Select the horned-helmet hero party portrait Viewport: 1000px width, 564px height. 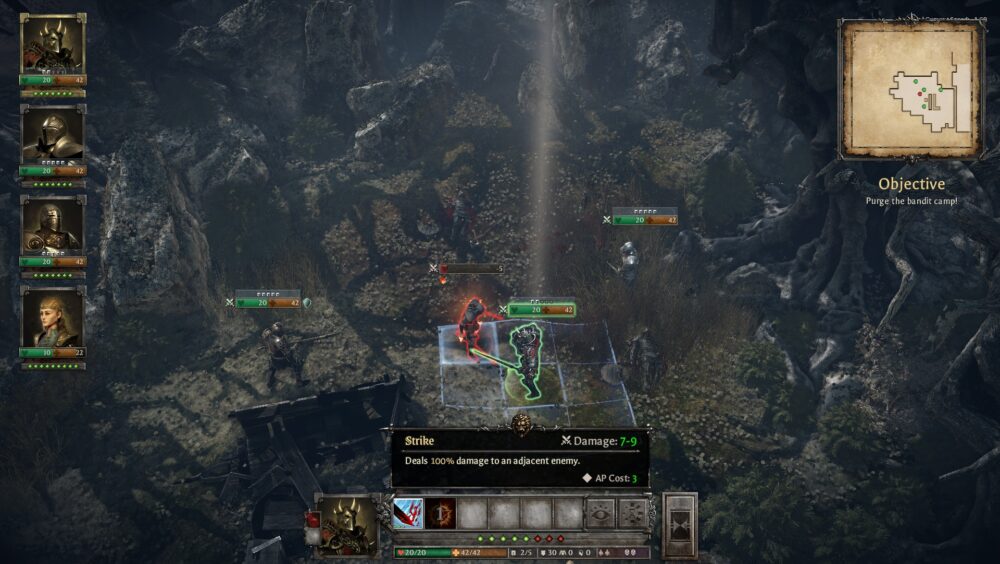pyautogui.click(x=52, y=46)
